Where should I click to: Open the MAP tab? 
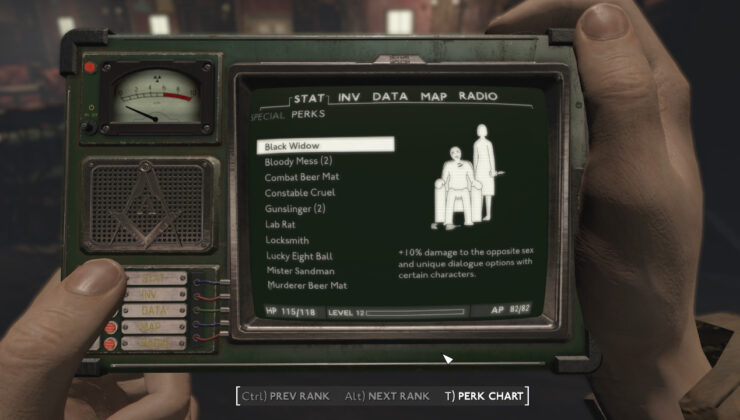(x=433, y=97)
